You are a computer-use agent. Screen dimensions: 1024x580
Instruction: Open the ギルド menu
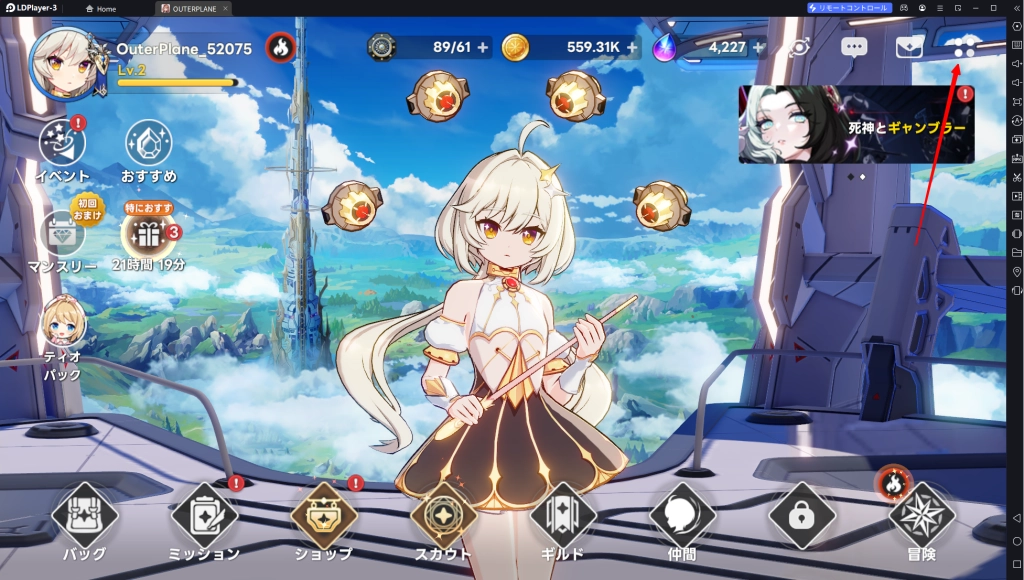[x=563, y=517]
